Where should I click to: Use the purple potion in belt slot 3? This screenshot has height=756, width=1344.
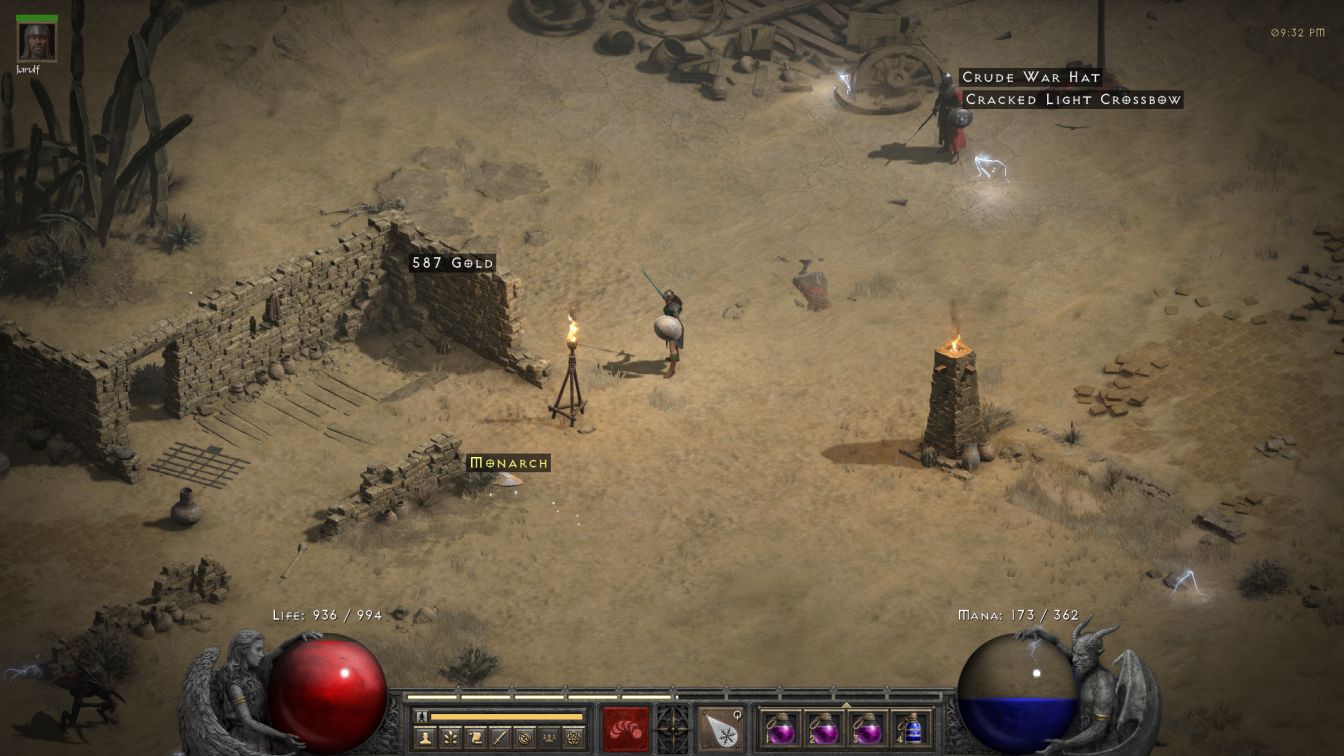[868, 728]
